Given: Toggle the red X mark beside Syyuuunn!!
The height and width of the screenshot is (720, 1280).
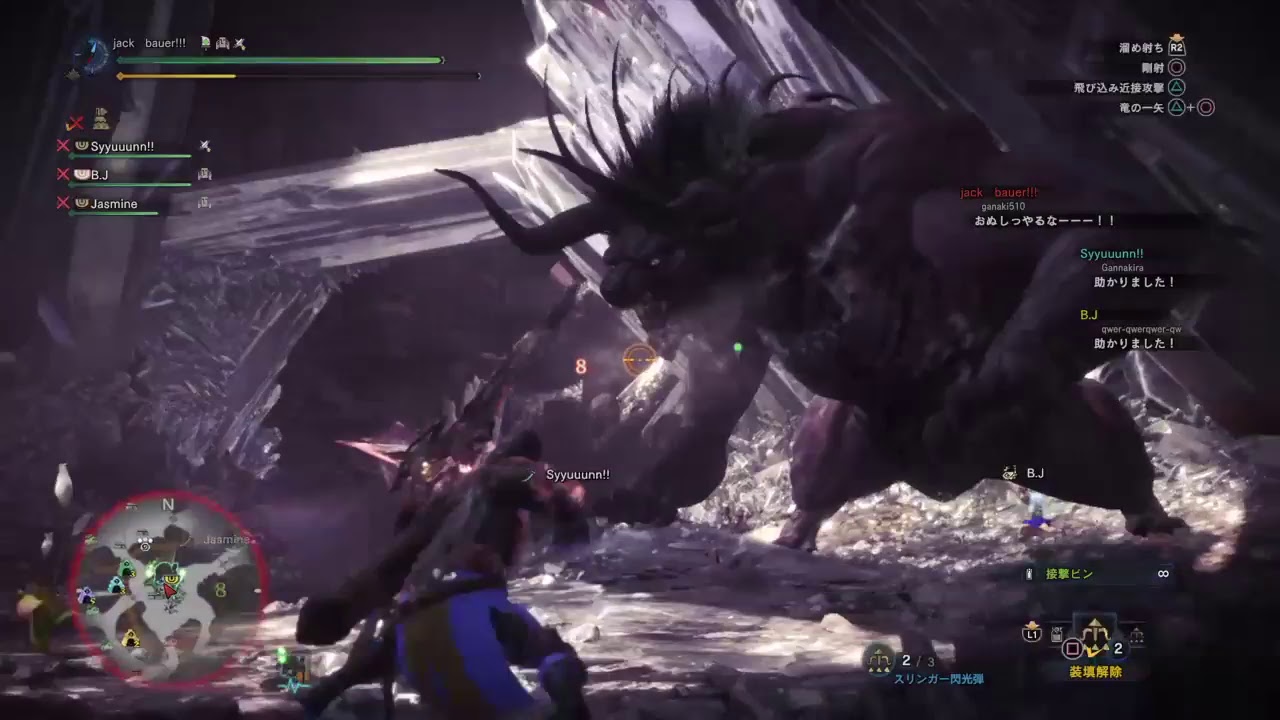Looking at the screenshot, I should pyautogui.click(x=63, y=146).
